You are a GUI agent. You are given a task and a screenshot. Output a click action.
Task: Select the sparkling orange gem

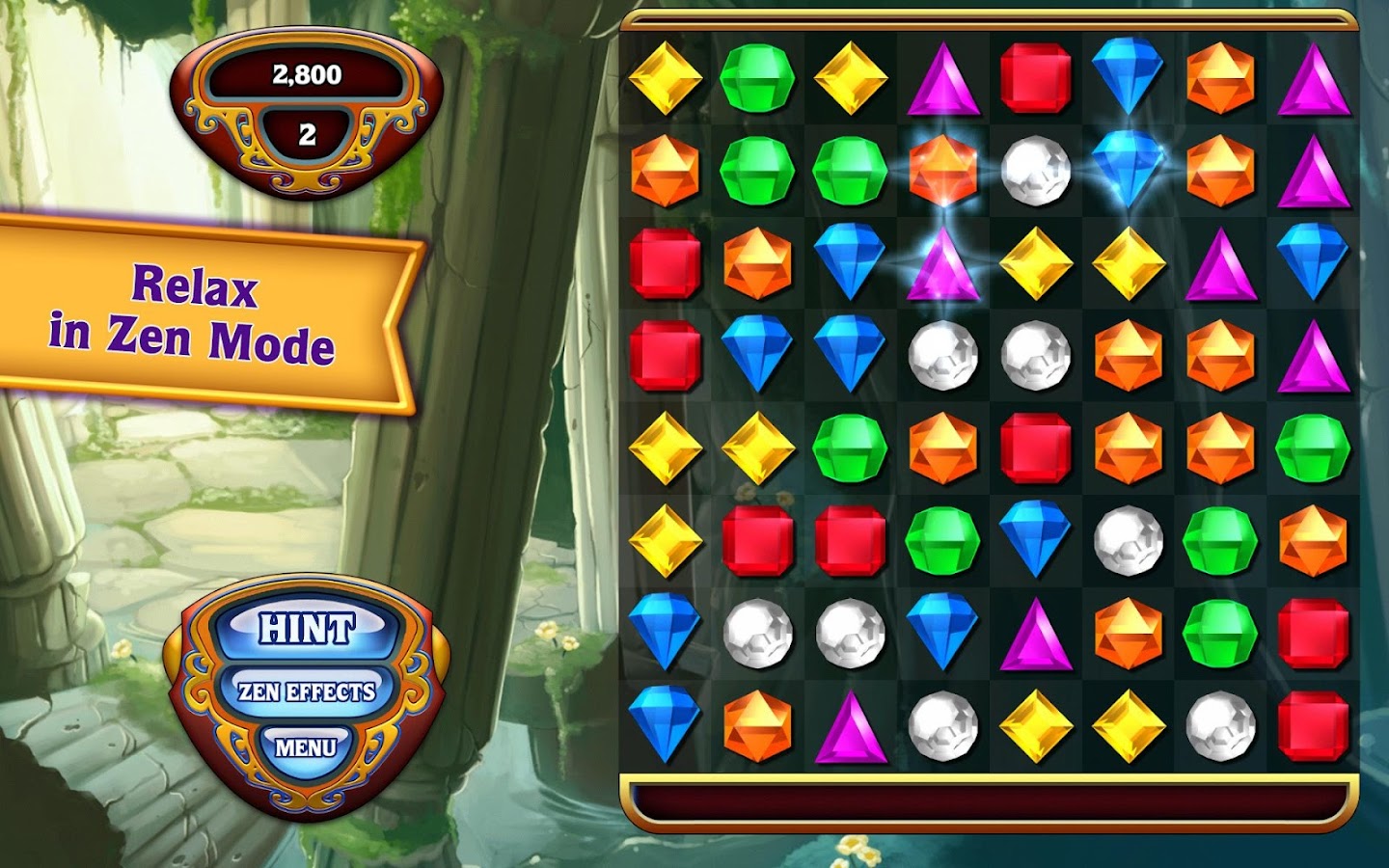pyautogui.click(x=942, y=169)
